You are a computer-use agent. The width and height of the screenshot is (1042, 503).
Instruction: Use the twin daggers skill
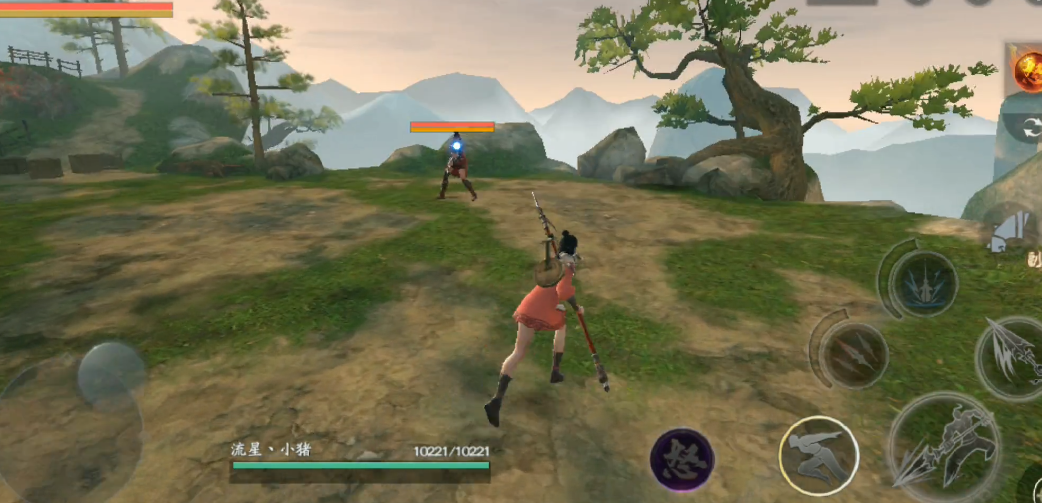click(x=853, y=354)
